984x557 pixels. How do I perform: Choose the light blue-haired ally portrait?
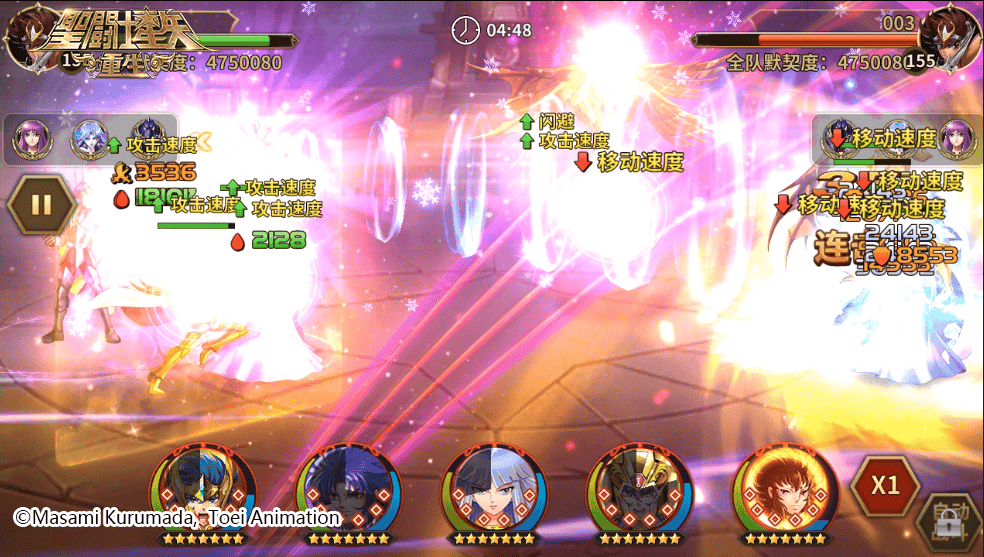[x=88, y=142]
